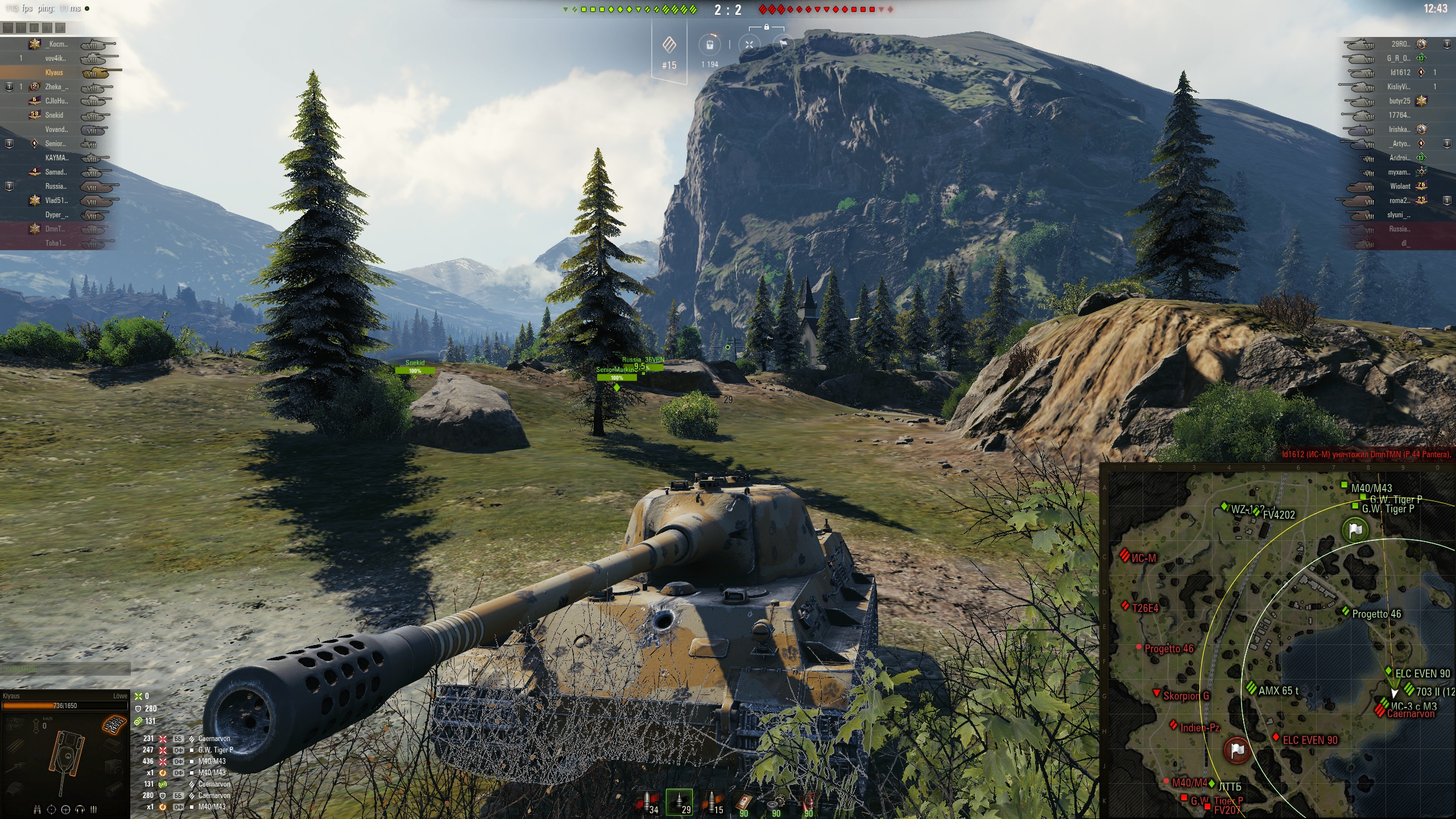
Task: Click the #15 rank badge panel
Action: pyautogui.click(x=669, y=52)
